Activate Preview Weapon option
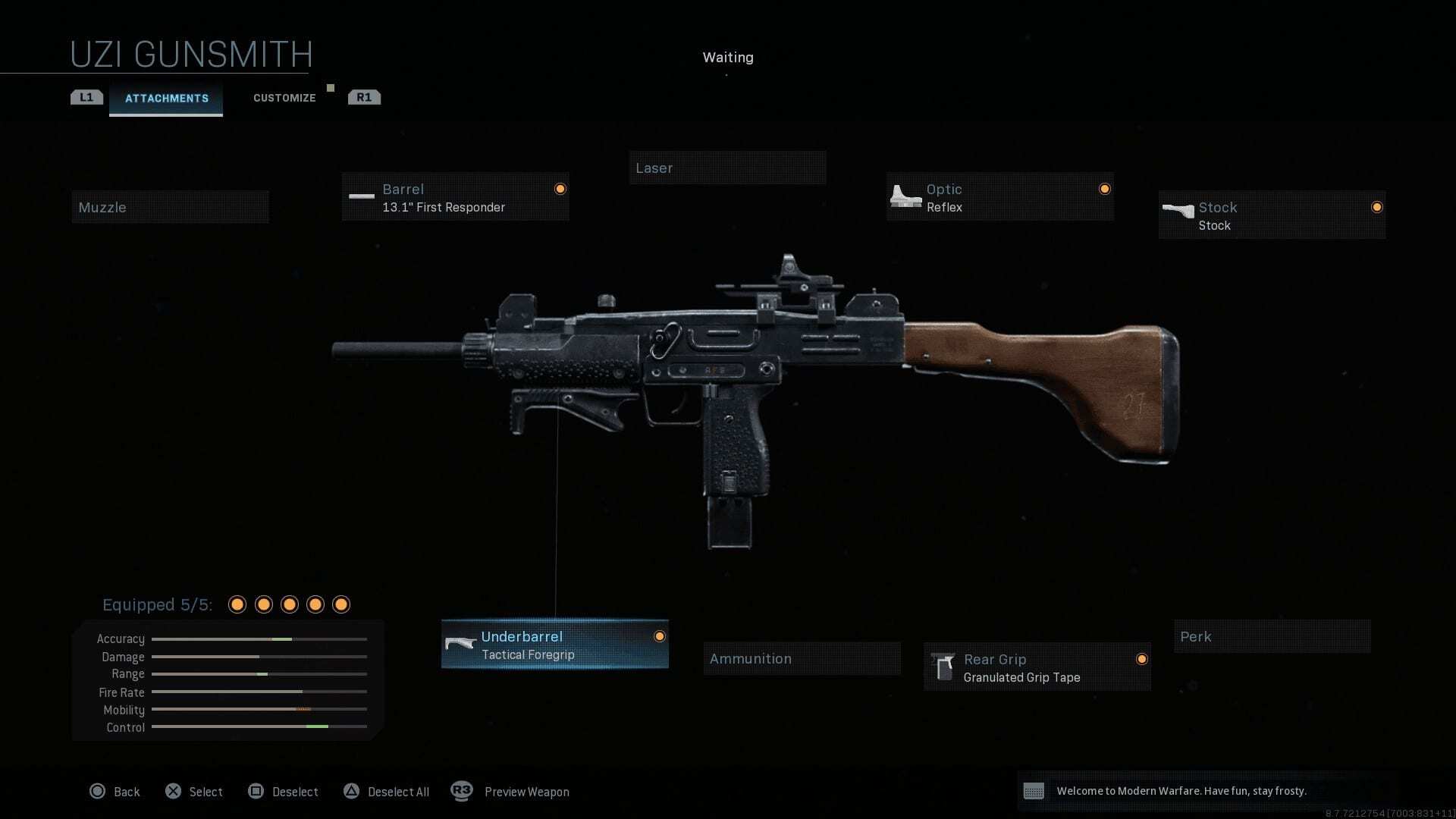This screenshot has height=819, width=1456. coord(510,792)
